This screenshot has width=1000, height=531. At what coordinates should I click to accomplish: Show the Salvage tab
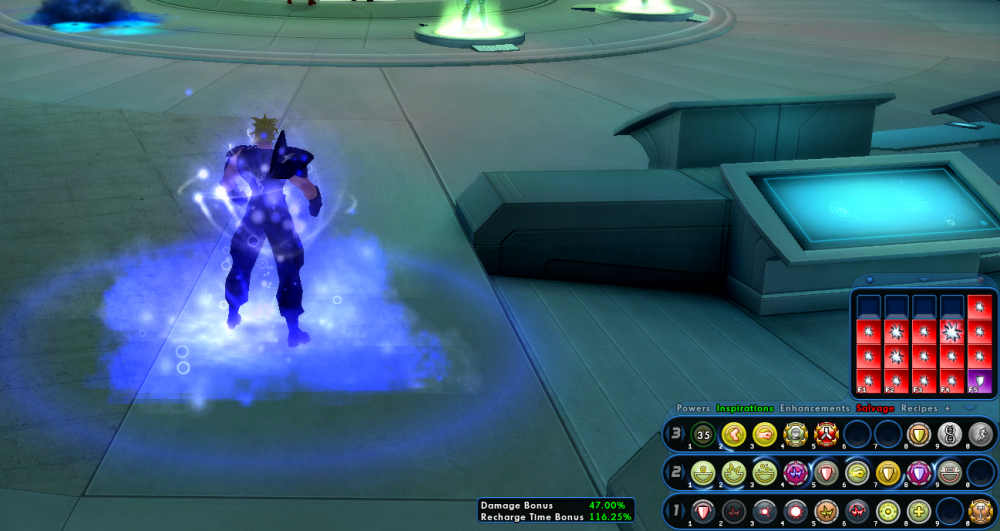pos(875,408)
